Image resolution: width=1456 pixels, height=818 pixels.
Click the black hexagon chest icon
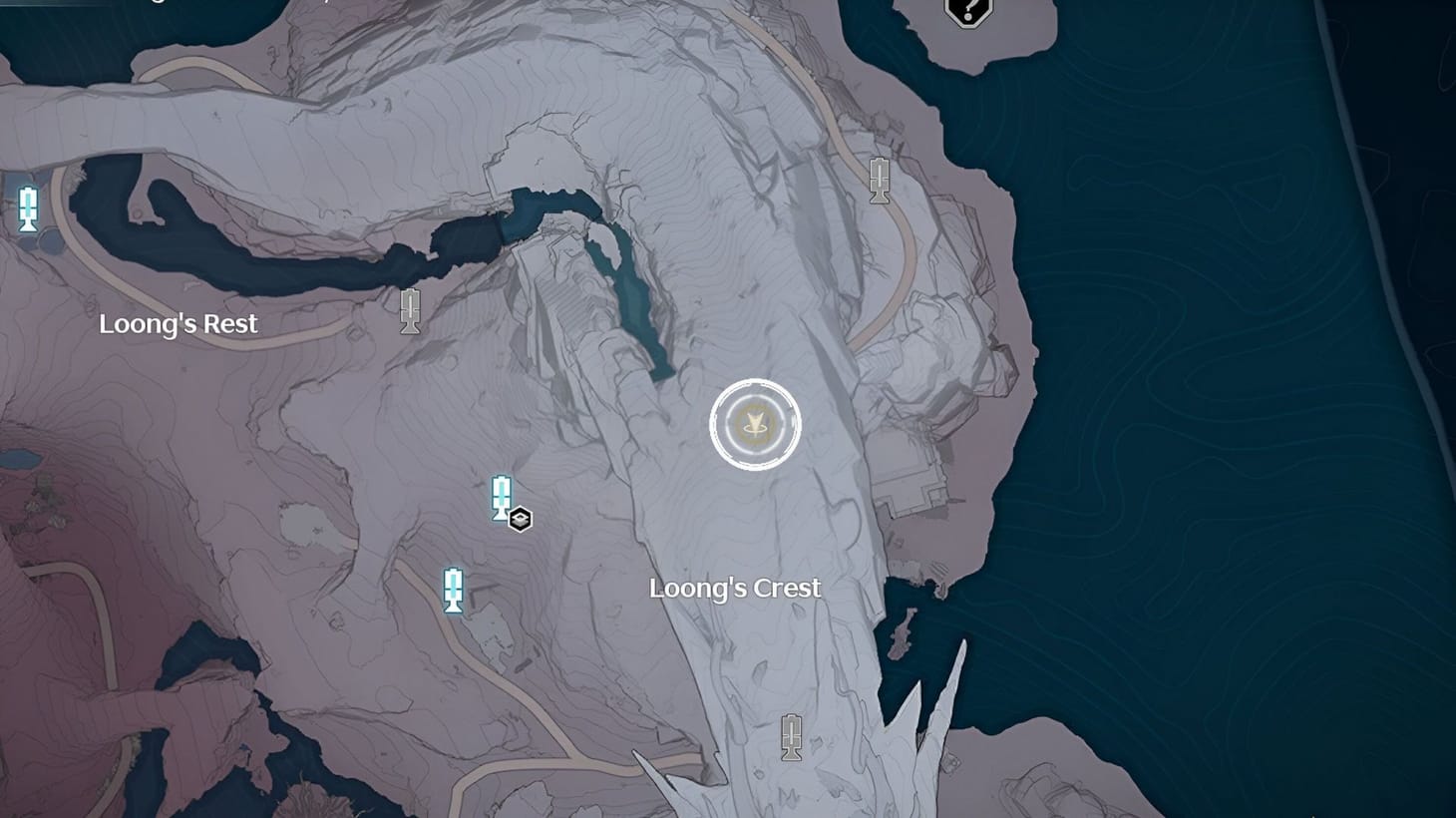tap(523, 518)
